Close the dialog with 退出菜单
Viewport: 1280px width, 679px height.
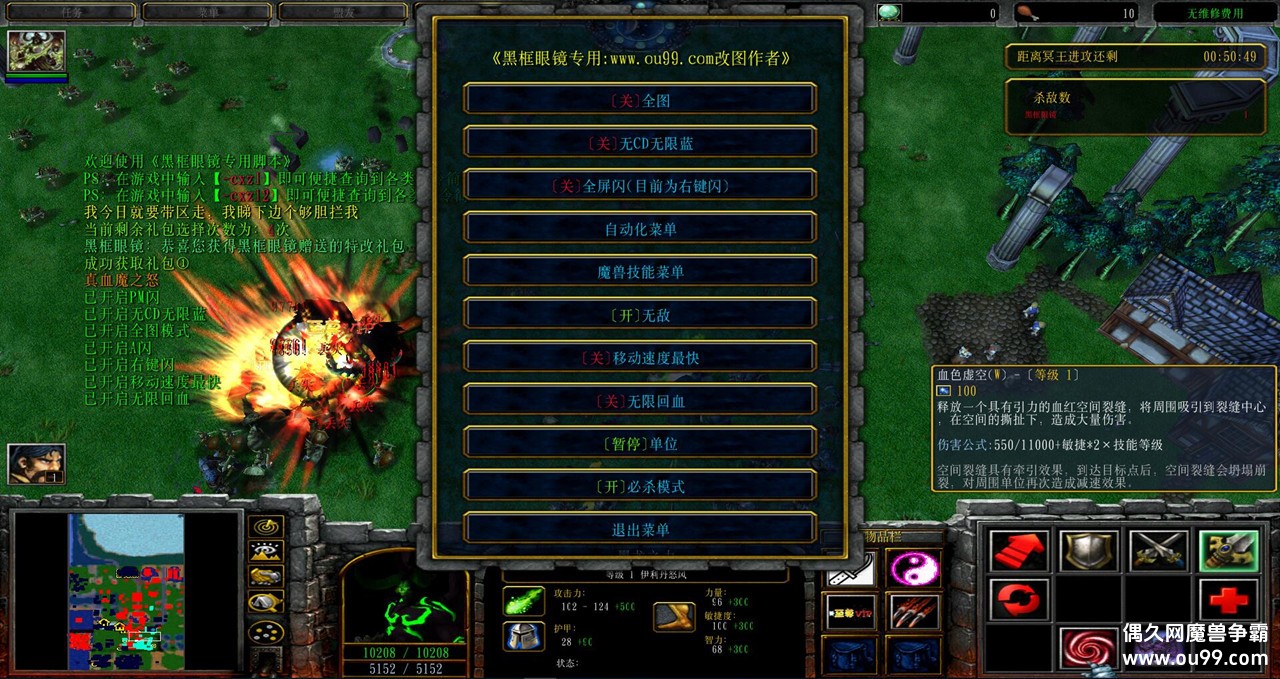click(640, 530)
